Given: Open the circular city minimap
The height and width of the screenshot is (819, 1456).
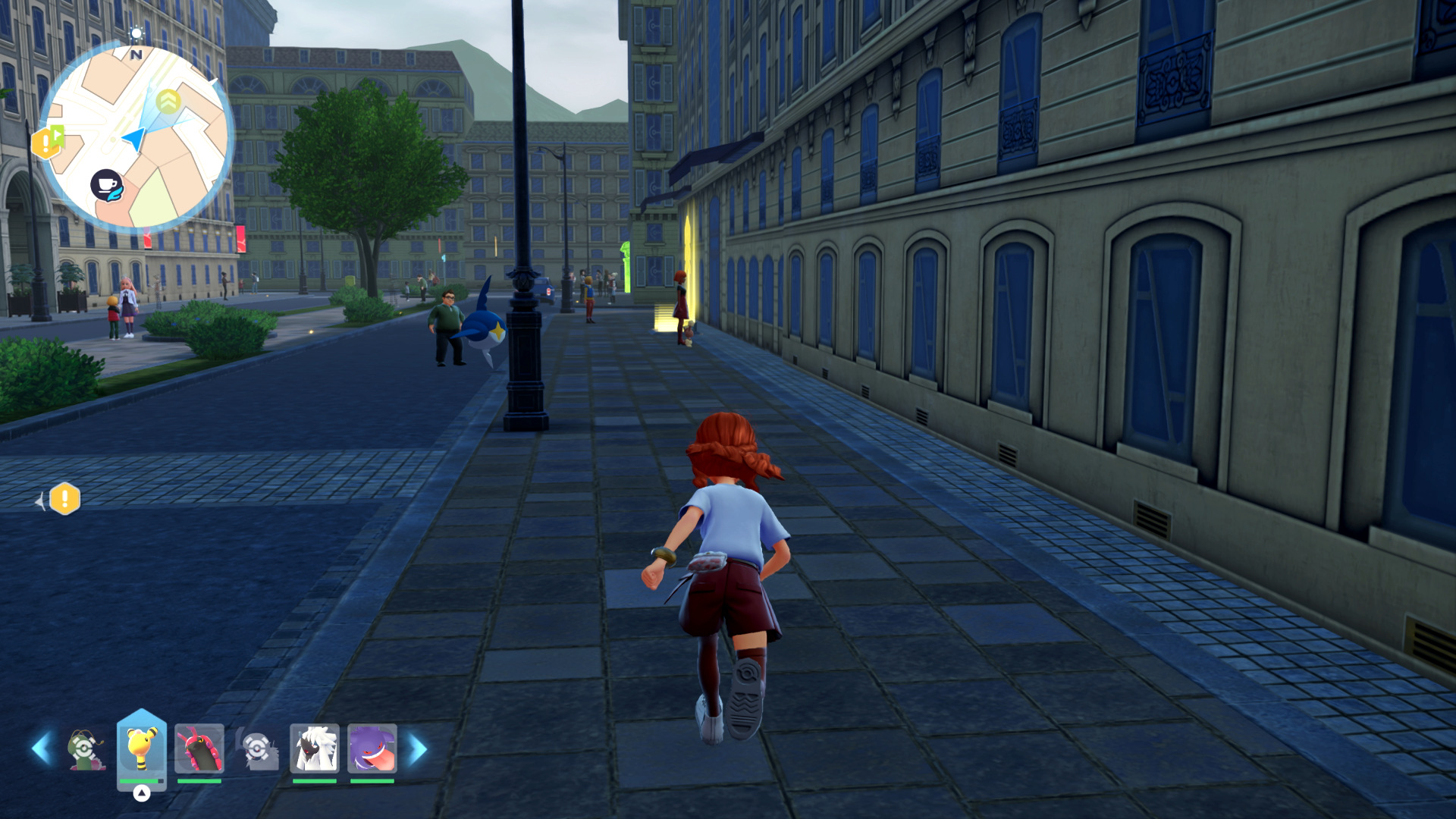Looking at the screenshot, I should click(x=136, y=136).
